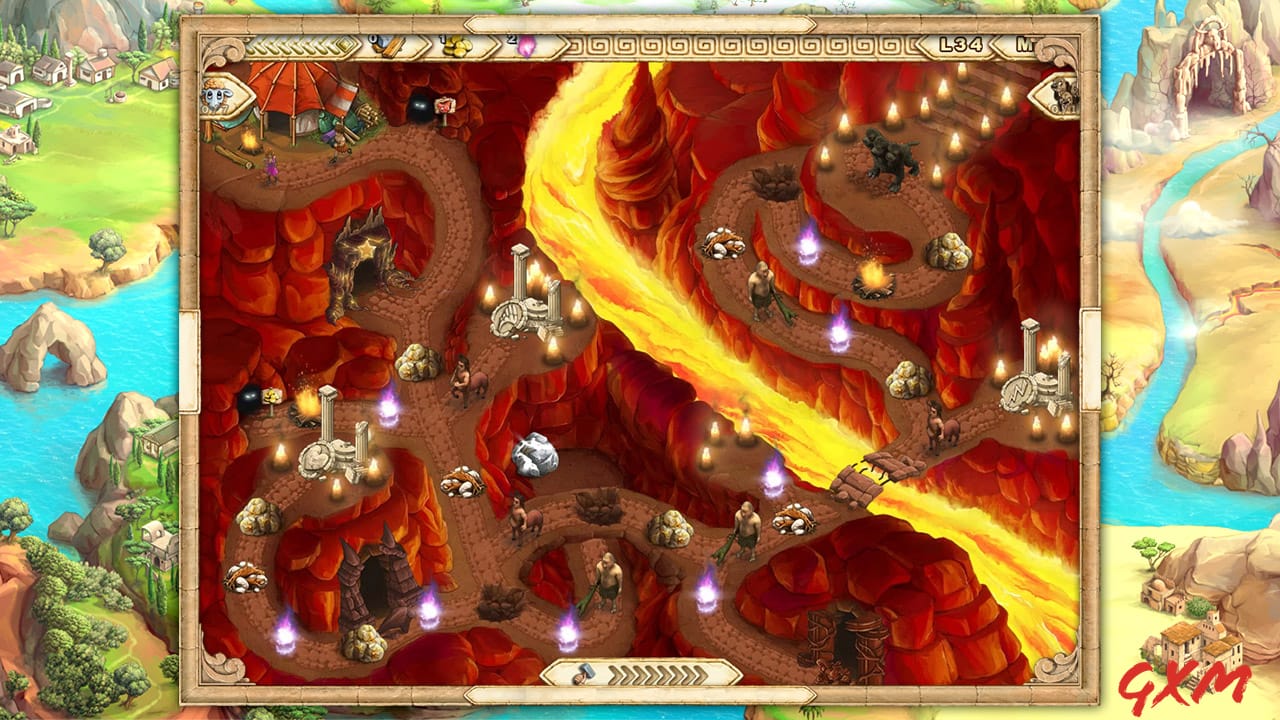Open the menu with the M button

tap(1025, 43)
